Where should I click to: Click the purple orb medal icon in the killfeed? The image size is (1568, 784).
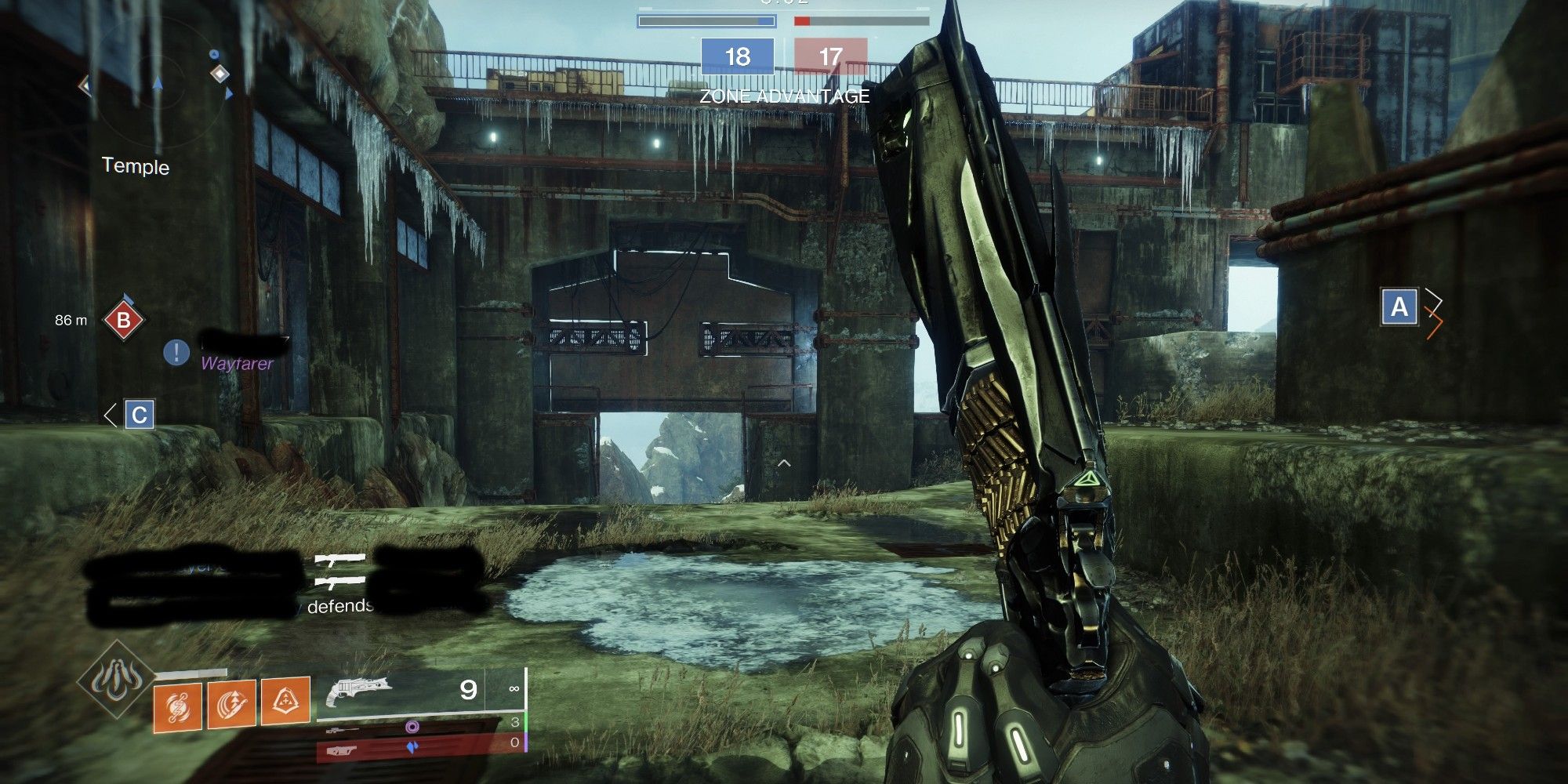pos(412,727)
